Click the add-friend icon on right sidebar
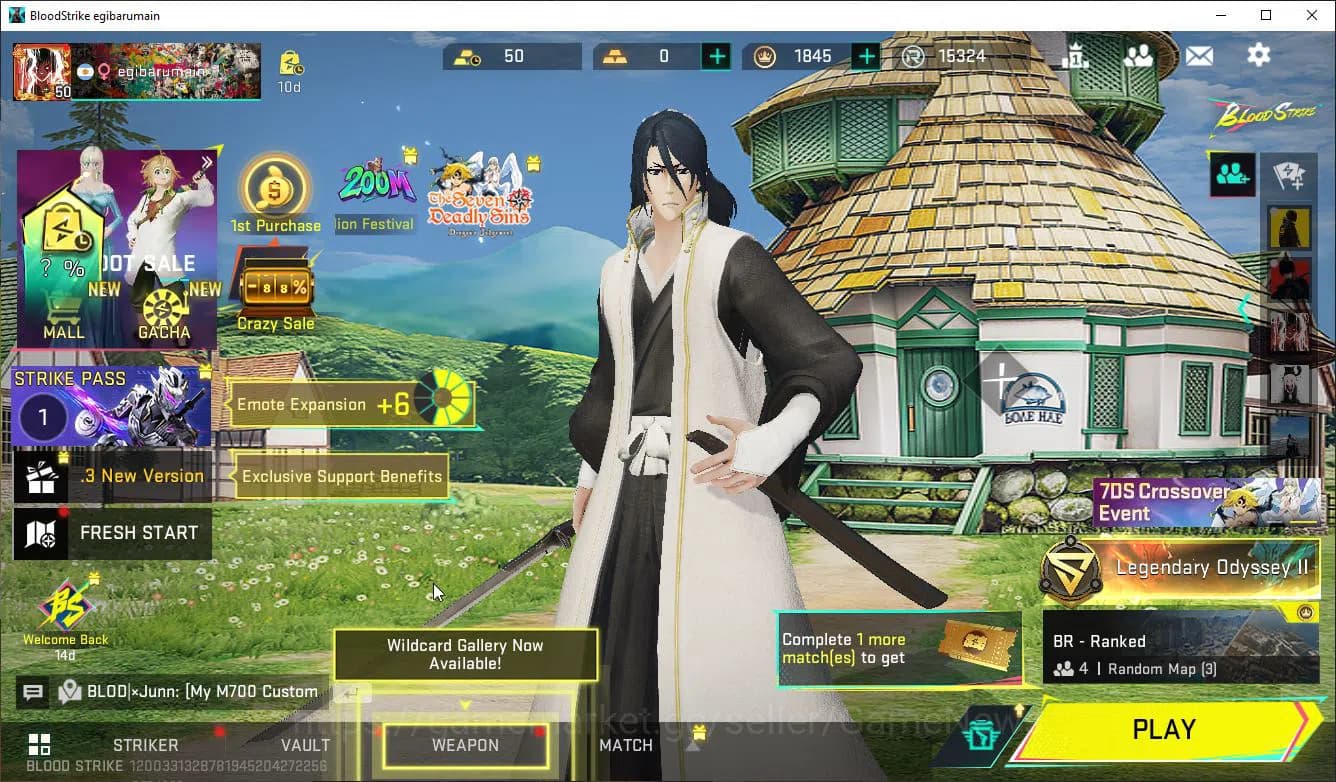This screenshot has width=1336, height=782. click(1231, 173)
